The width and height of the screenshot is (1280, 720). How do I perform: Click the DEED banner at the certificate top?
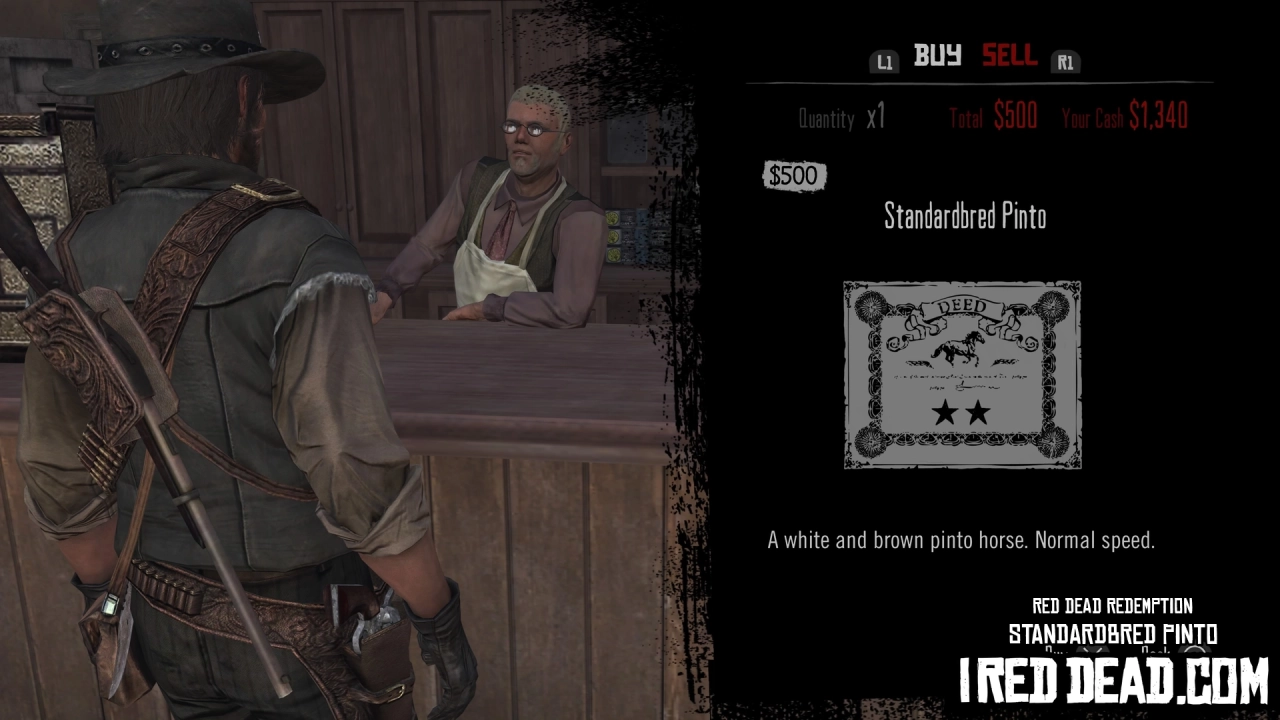960,305
